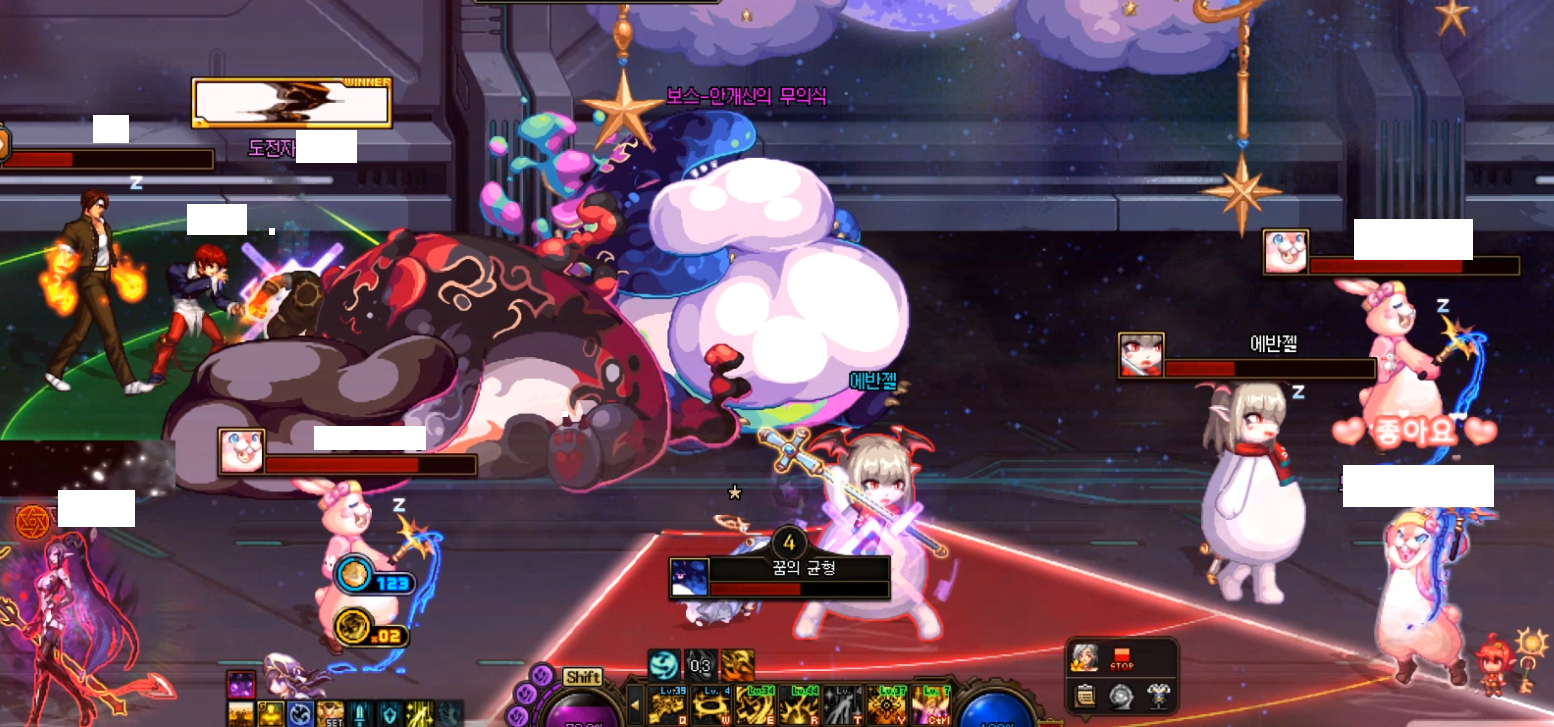This screenshot has width=1554, height=727.
Task: Open the clipboard notes icon
Action: click(x=1084, y=695)
